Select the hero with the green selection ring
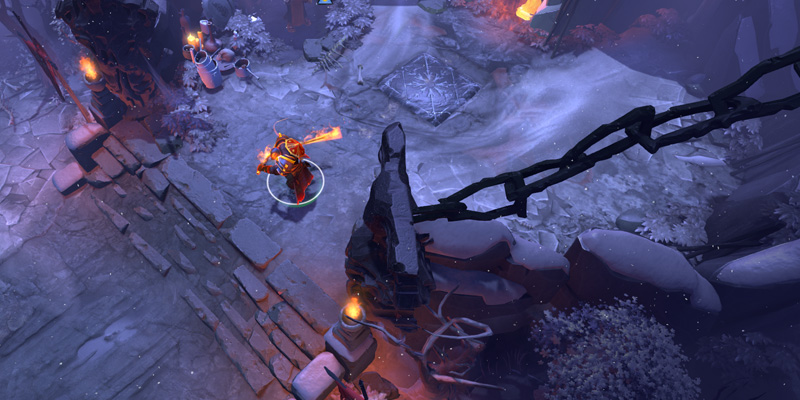The image size is (800, 400). [x=291, y=166]
